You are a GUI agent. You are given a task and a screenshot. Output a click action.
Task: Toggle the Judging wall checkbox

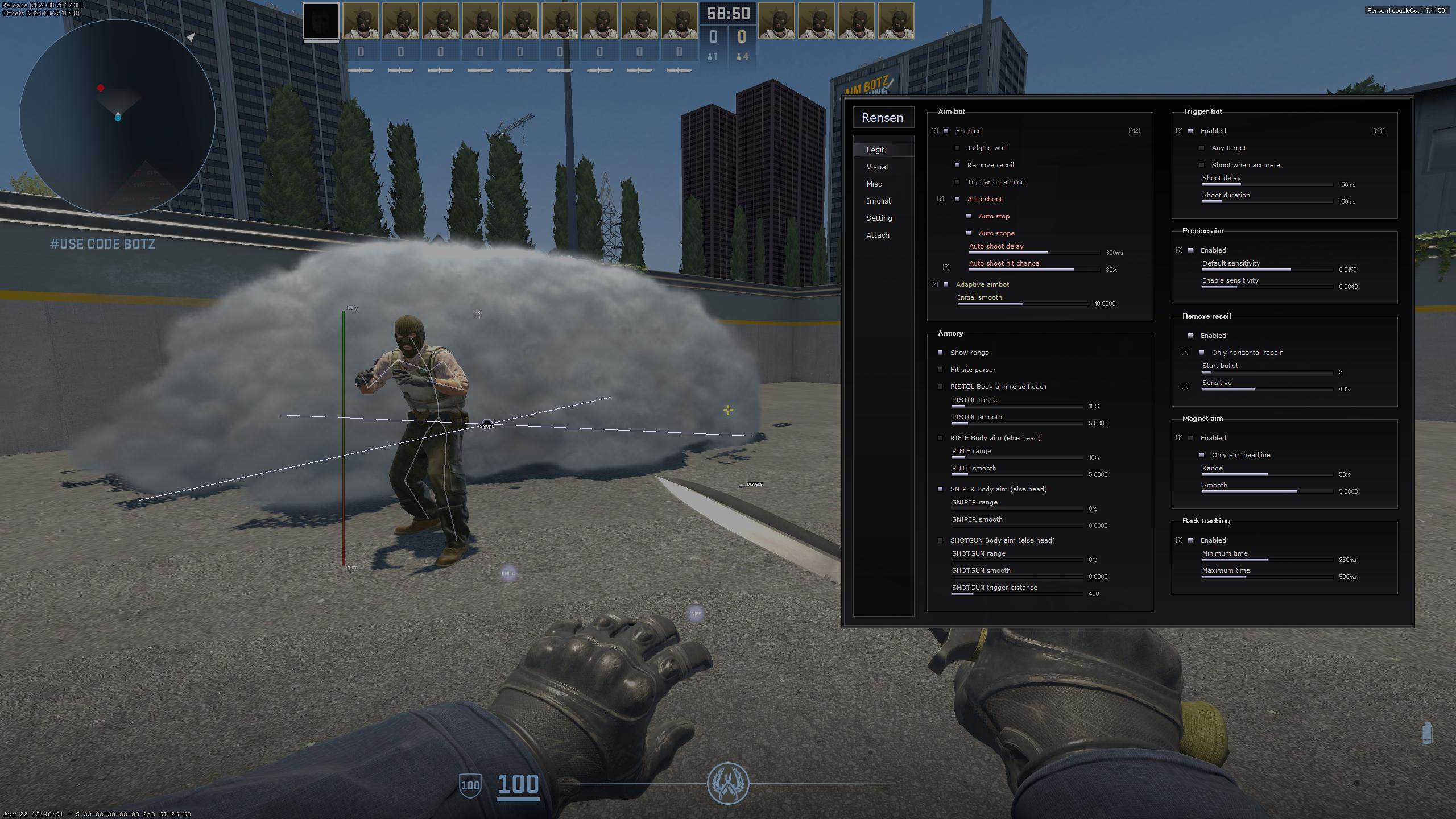[958, 148]
